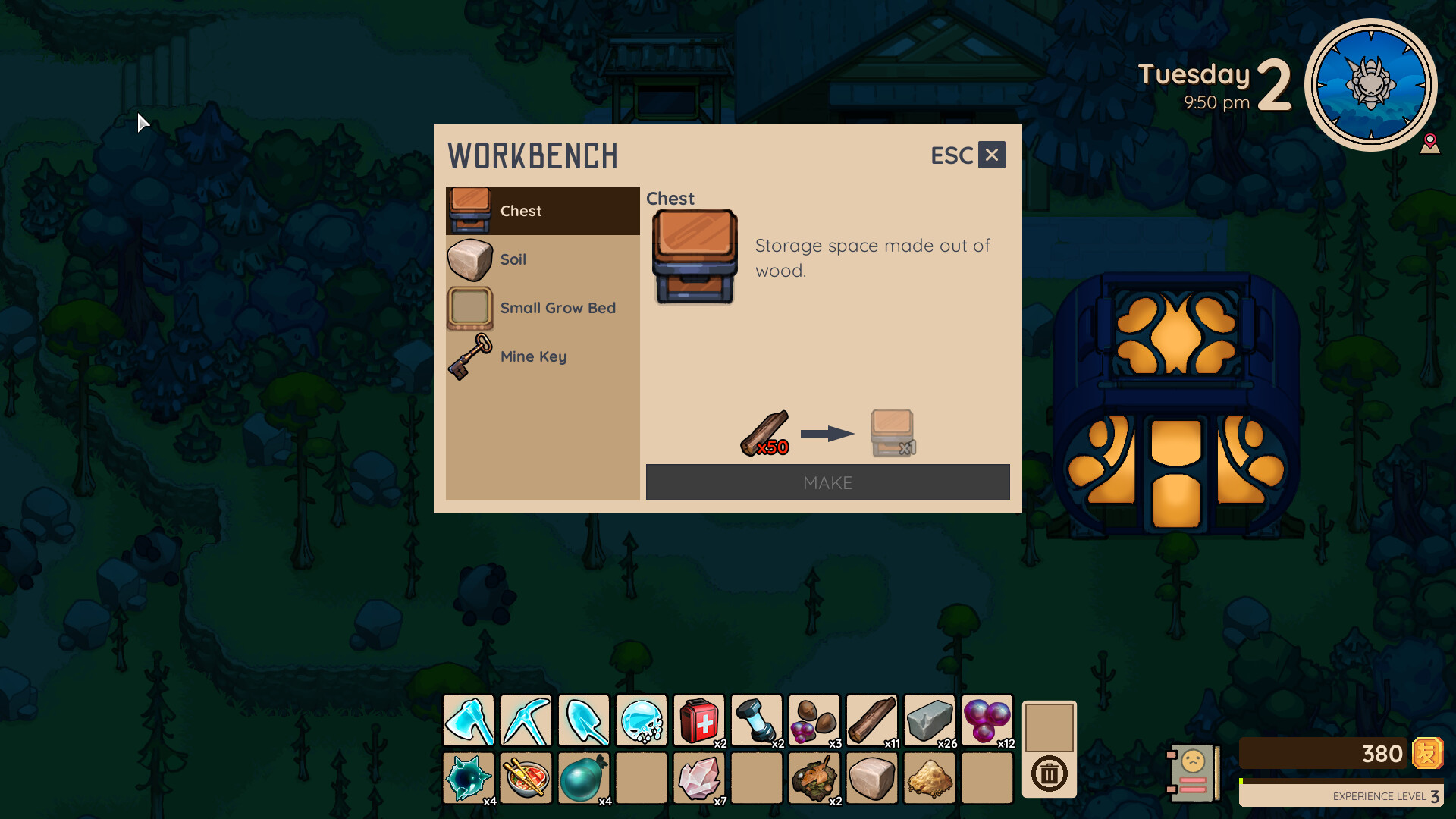Screen dimensions: 1456x819
Task: Select the wood logs stack of 11
Action: 872,720
